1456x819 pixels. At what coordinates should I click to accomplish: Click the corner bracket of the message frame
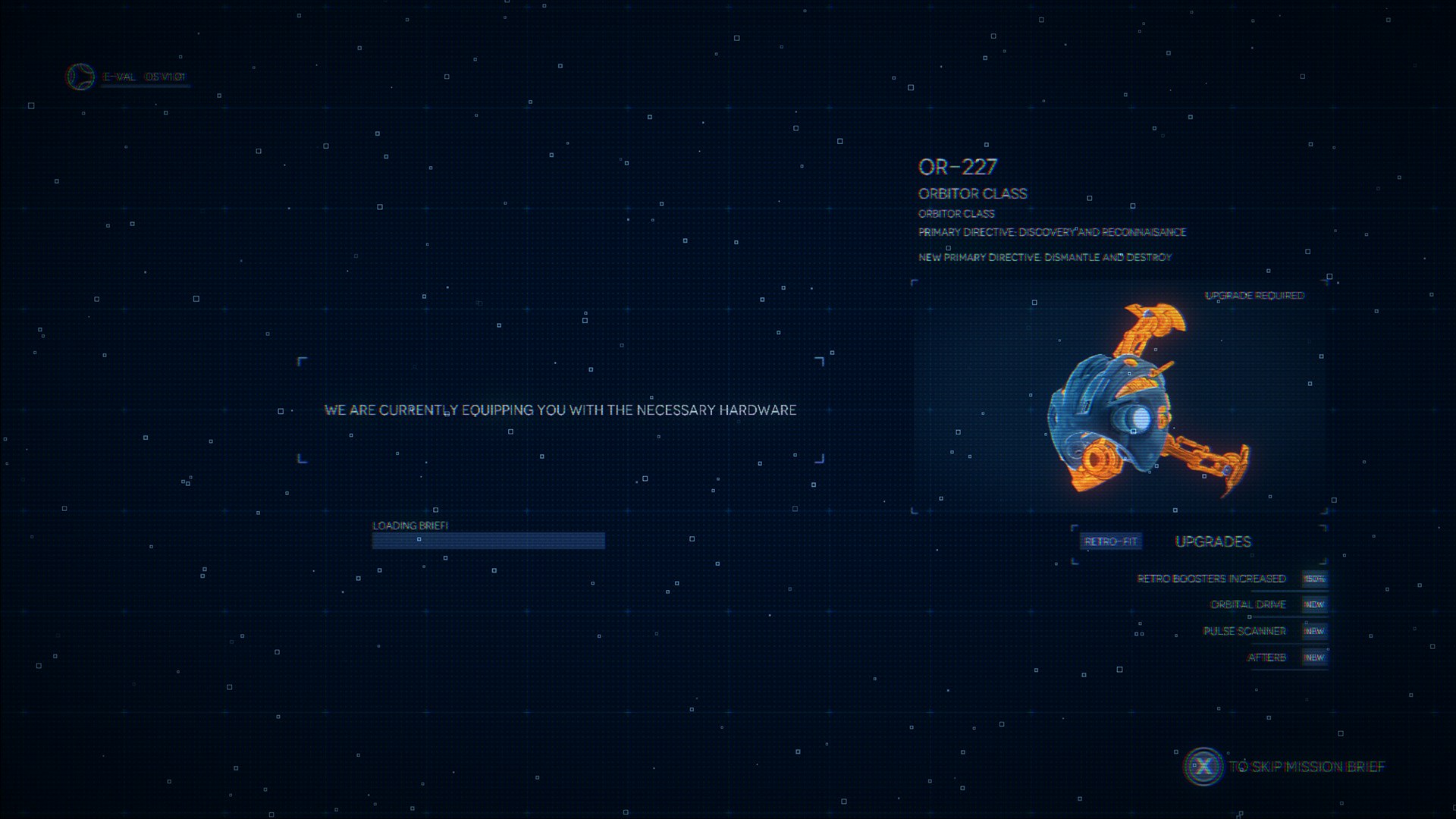(296, 359)
